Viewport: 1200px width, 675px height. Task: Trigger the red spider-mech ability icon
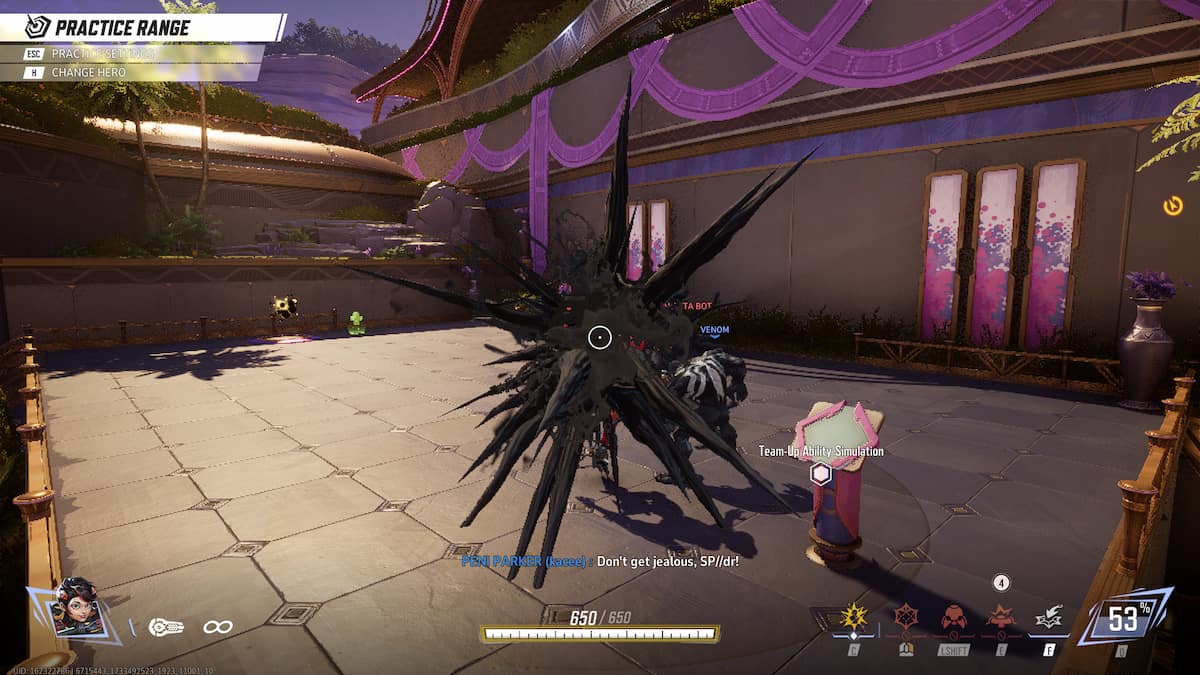(x=954, y=617)
